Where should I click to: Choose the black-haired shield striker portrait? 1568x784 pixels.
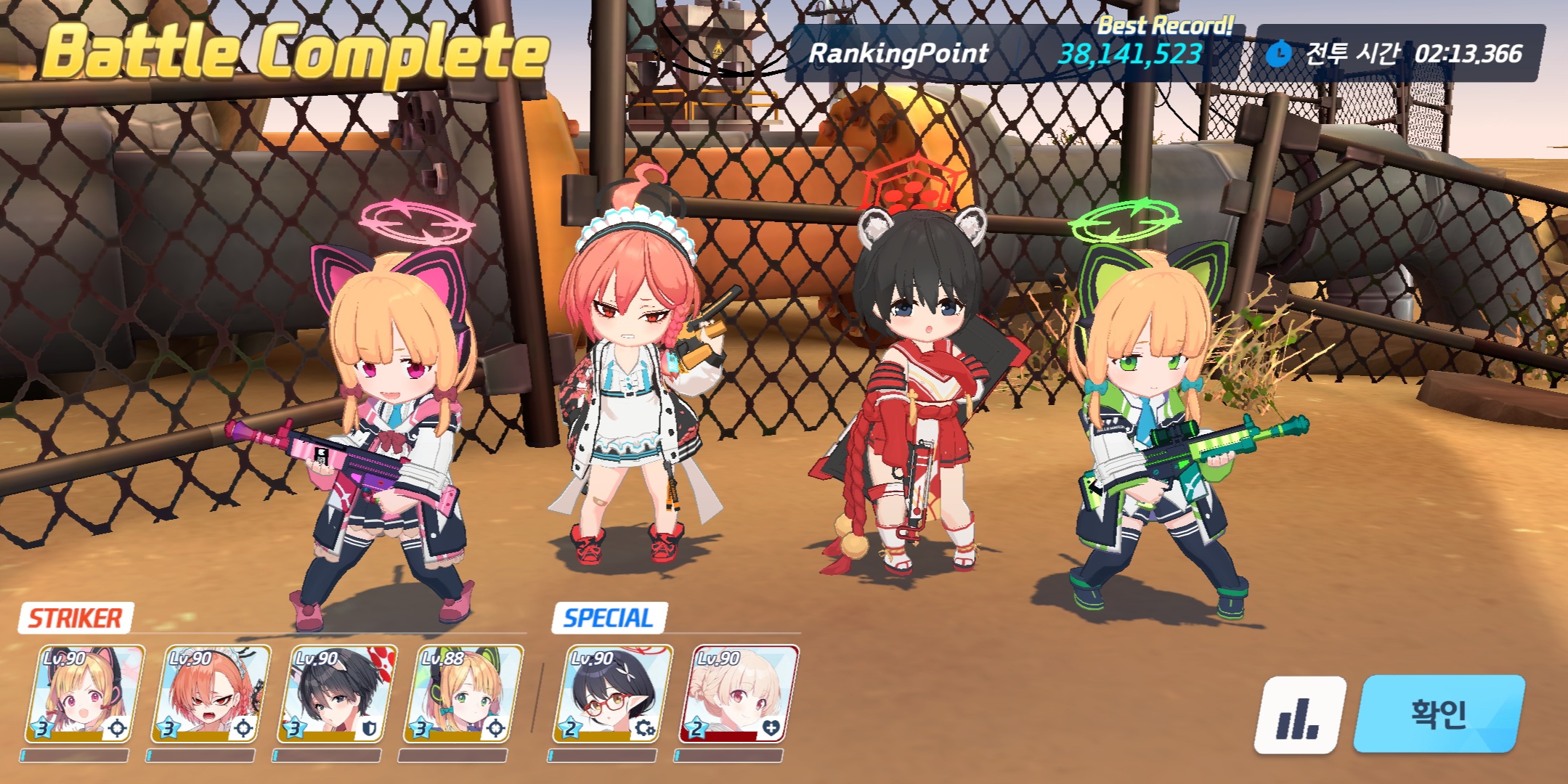337,695
